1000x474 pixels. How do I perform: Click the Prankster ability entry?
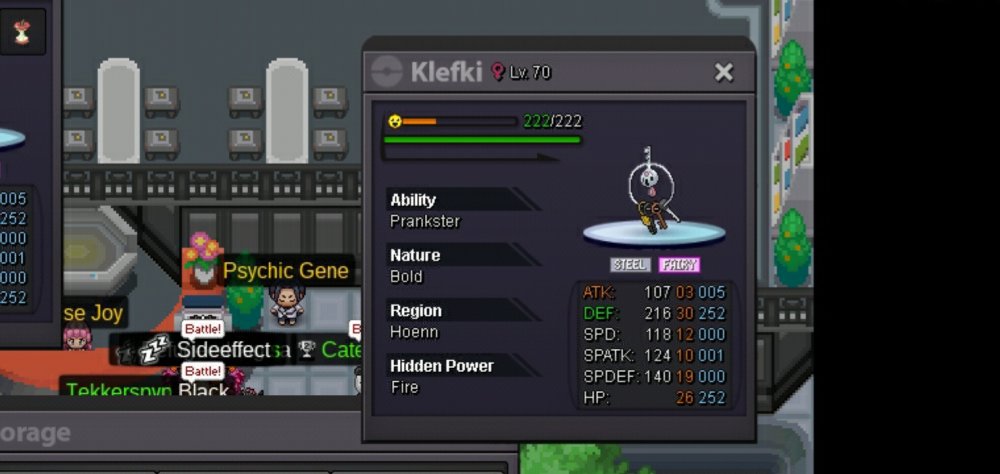click(425, 221)
